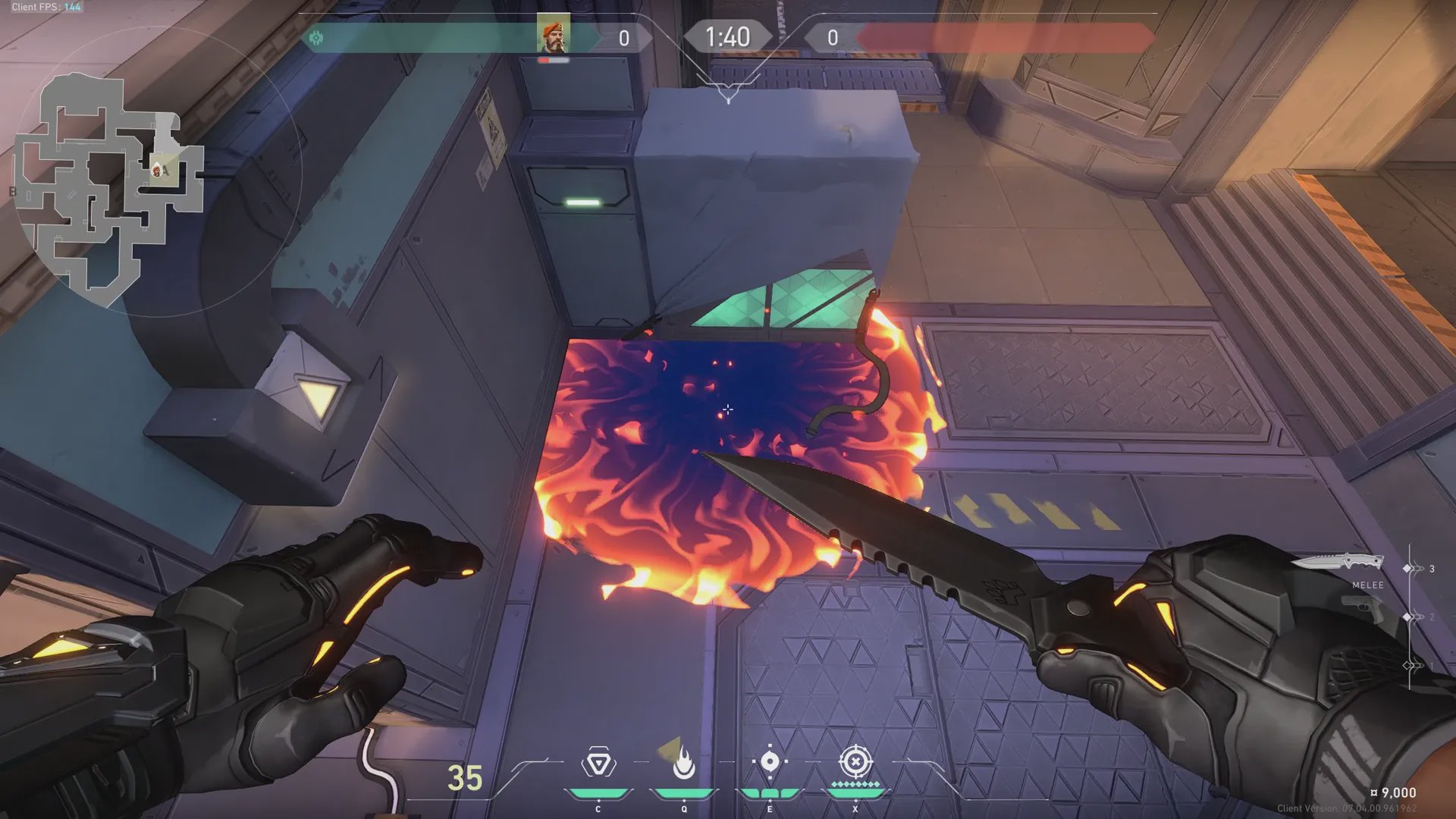Choose the Sky Smoke ability icon

pos(770,762)
